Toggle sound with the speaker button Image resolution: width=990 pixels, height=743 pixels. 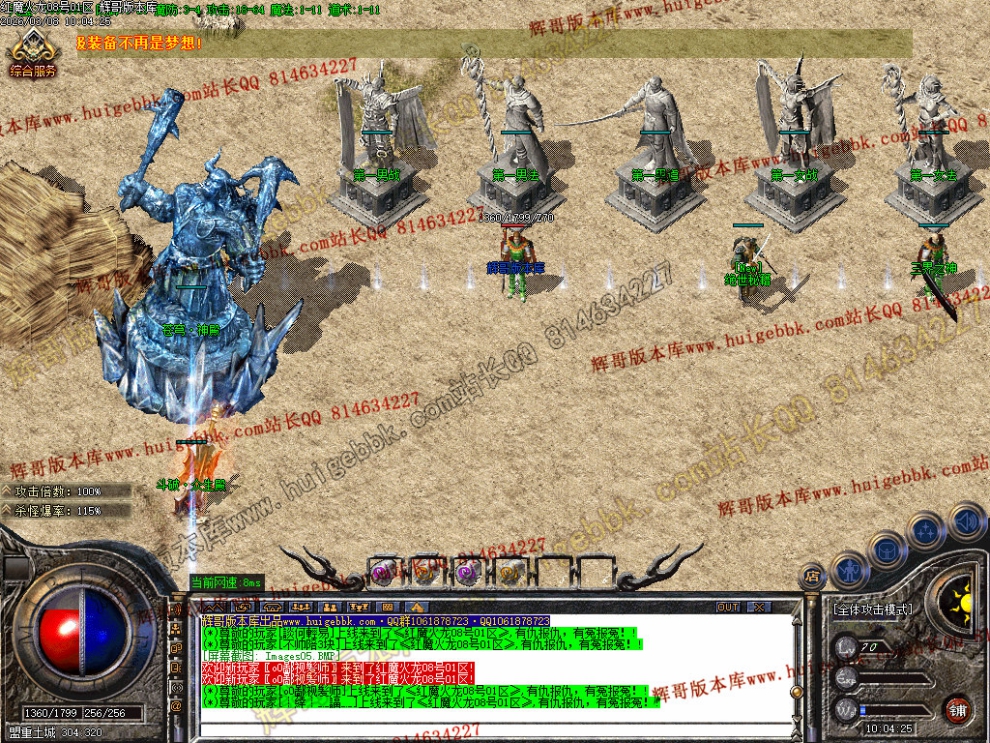[966, 521]
